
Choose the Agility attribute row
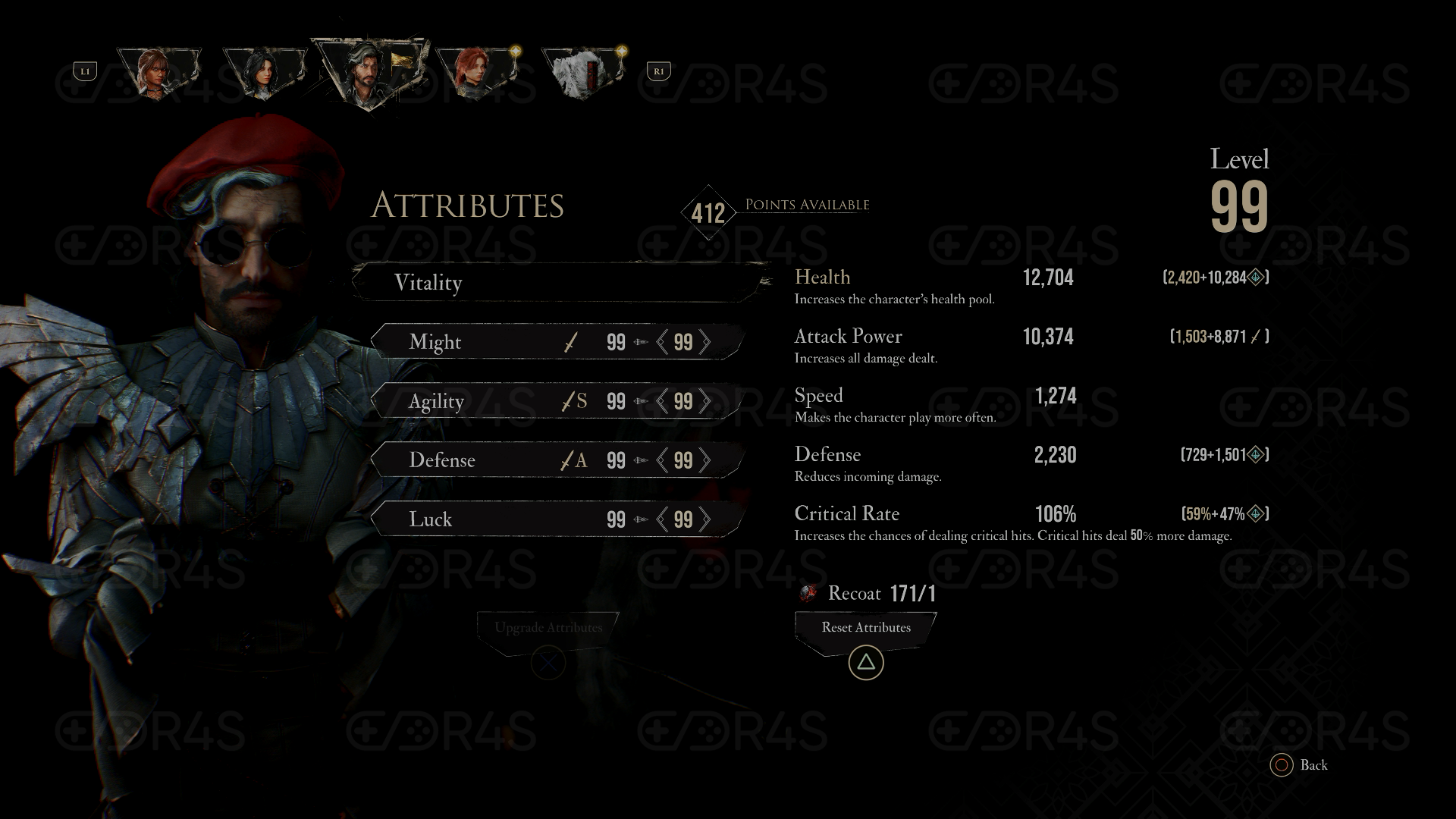tap(485, 401)
